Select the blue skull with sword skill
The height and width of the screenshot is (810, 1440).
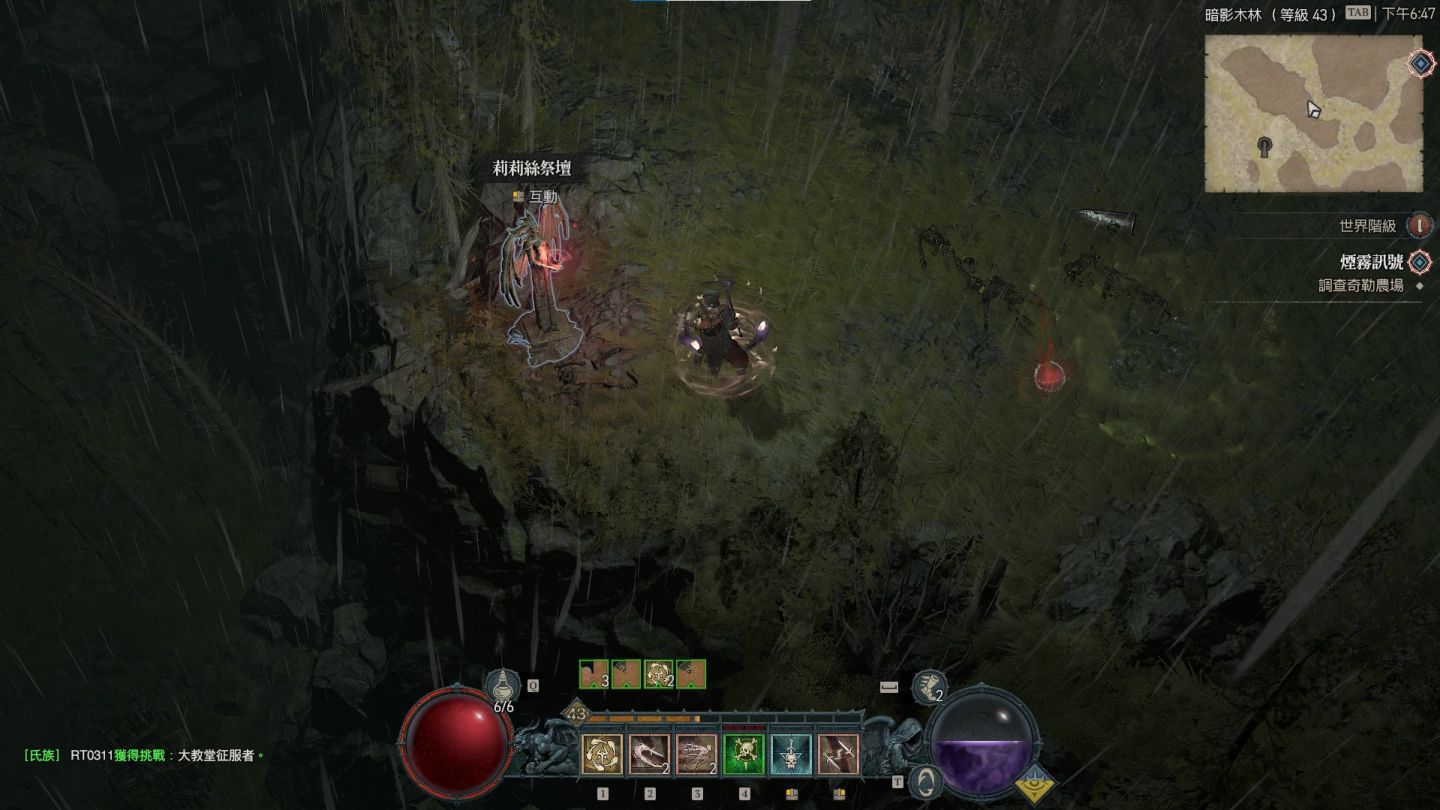tap(791, 754)
